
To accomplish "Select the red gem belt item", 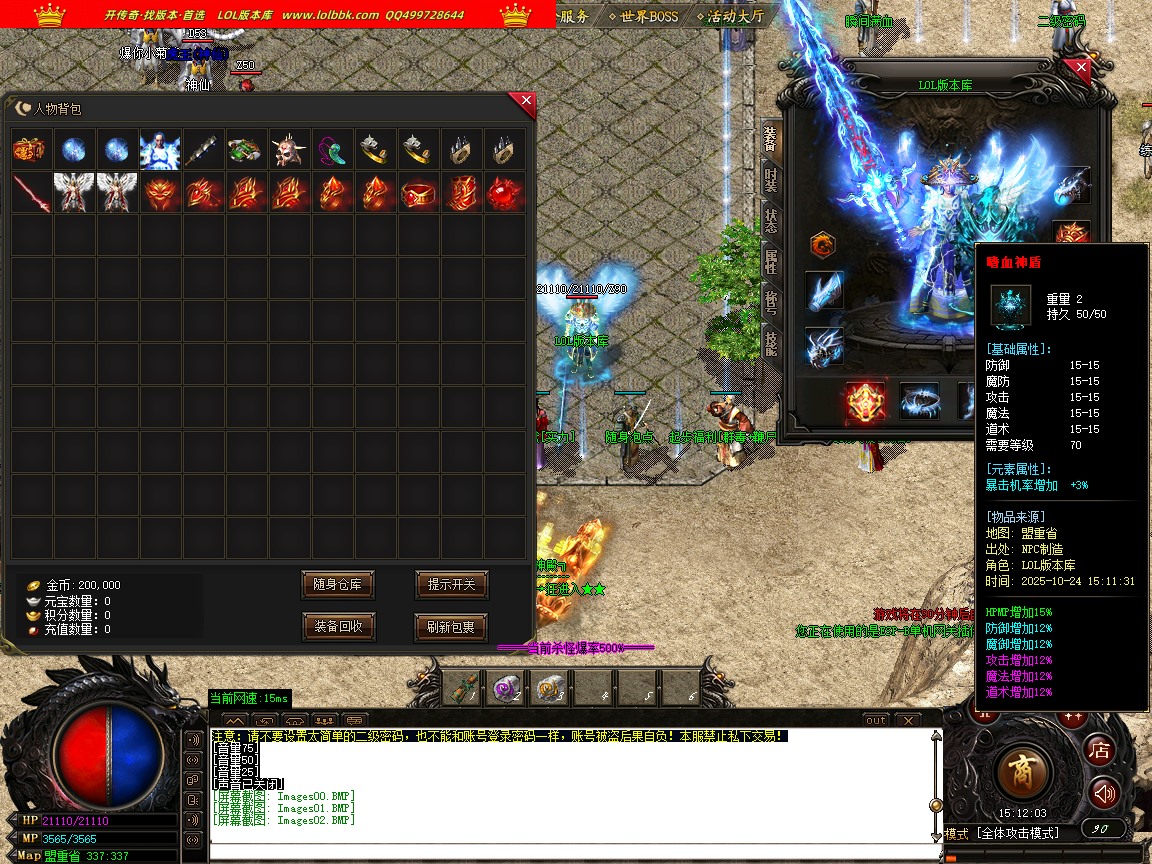I will point(419,192).
